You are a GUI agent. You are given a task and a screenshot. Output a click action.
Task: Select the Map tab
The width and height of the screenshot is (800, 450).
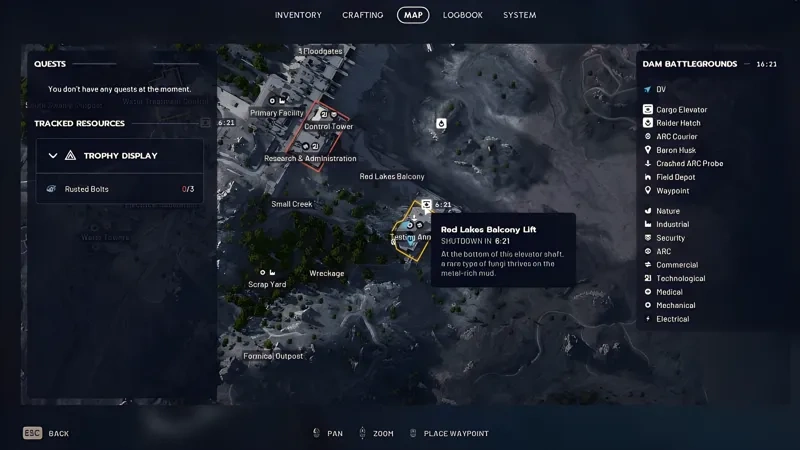tap(413, 15)
